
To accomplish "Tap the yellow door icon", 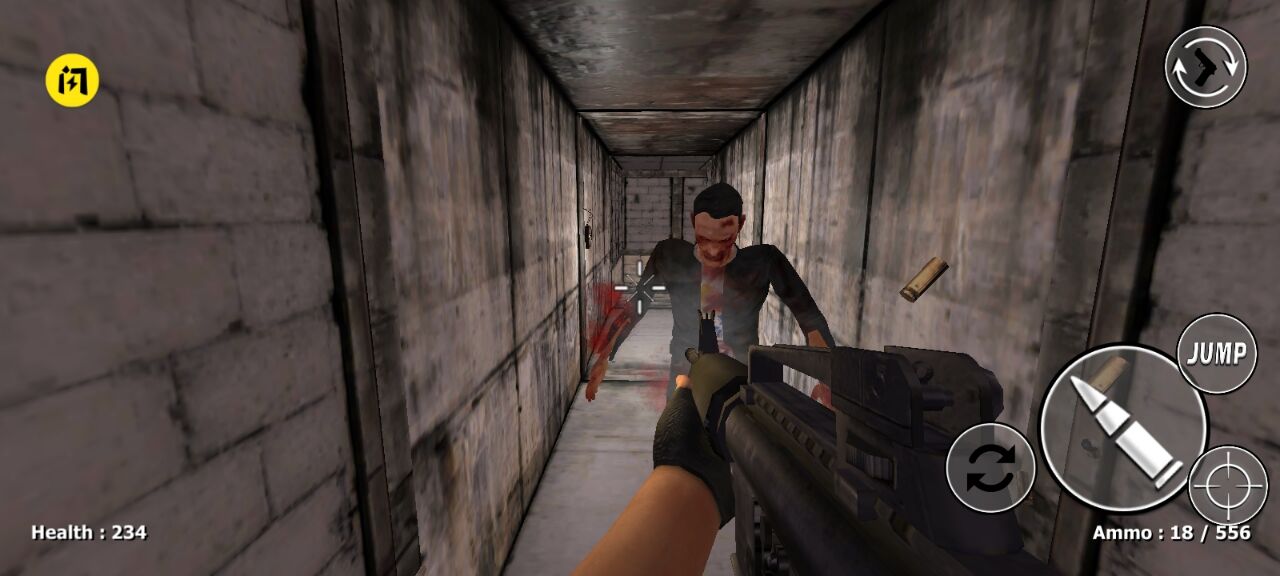I will [x=72, y=80].
